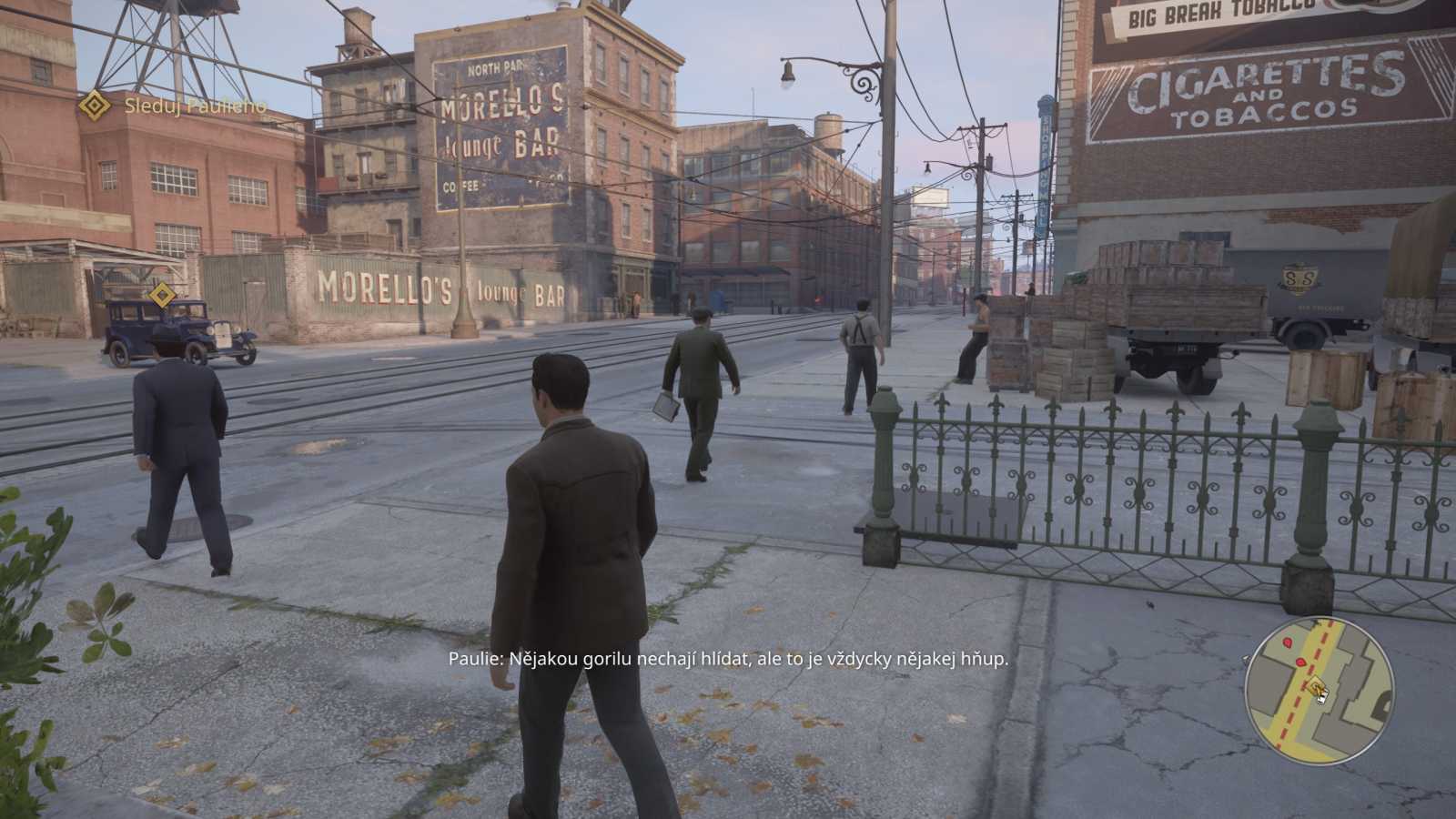
Task: Open the circular minimap
Action: pos(1319,691)
